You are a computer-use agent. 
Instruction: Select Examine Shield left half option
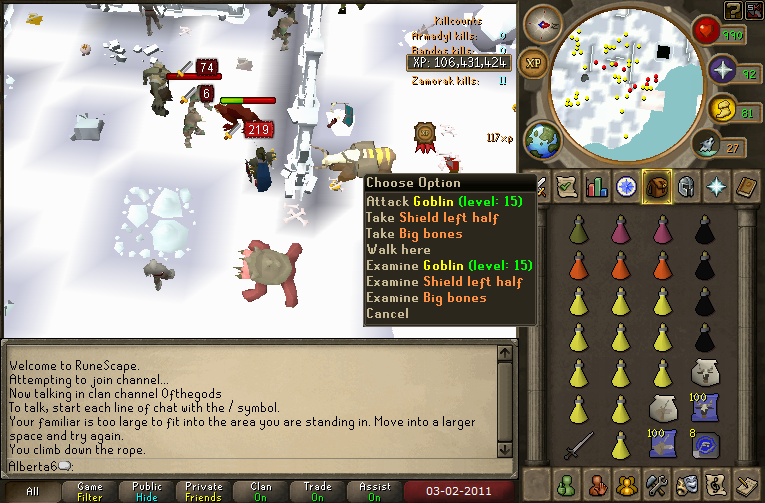coord(440,281)
